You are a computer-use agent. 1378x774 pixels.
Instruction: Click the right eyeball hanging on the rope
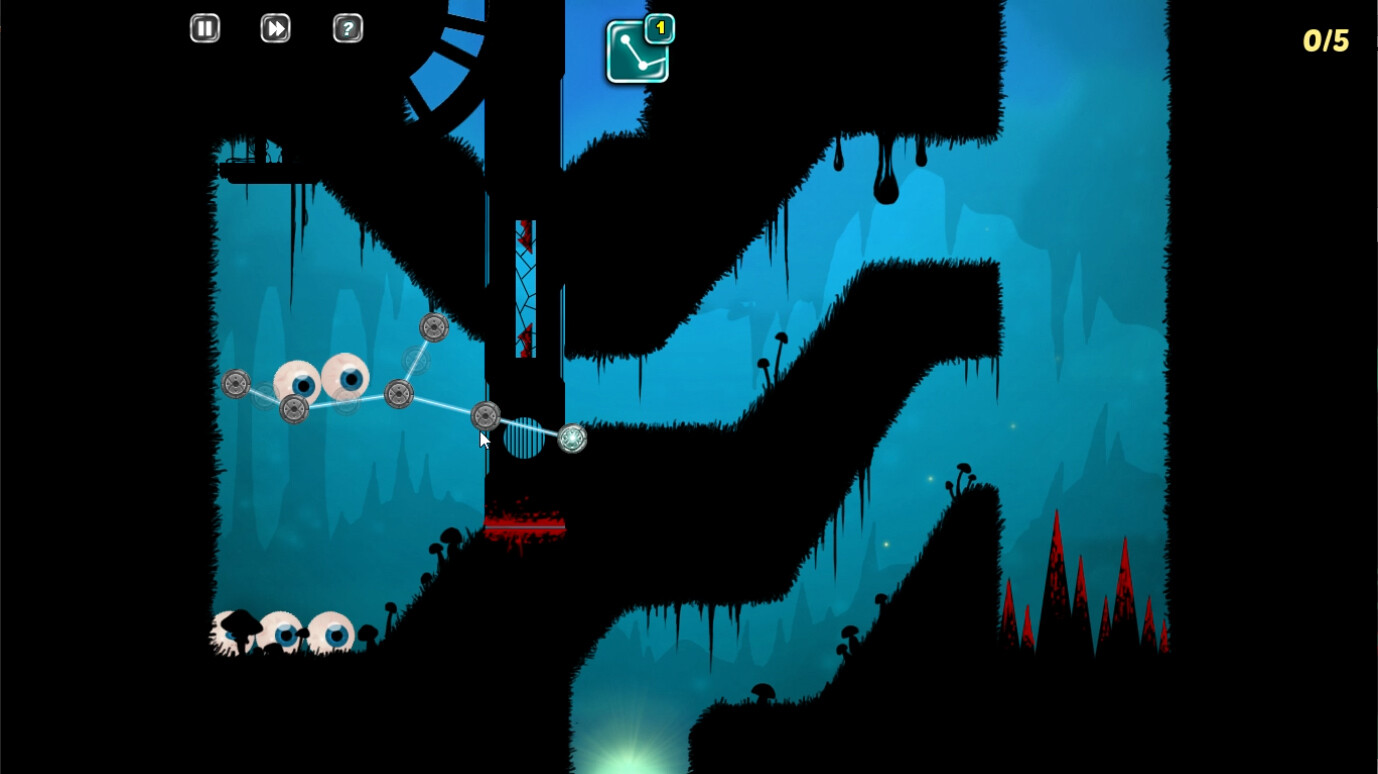click(344, 378)
